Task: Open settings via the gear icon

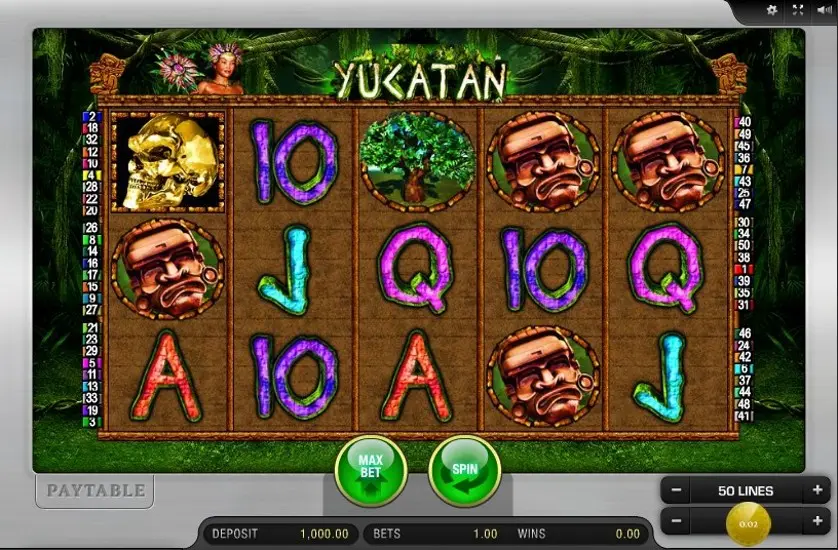Action: click(x=771, y=10)
